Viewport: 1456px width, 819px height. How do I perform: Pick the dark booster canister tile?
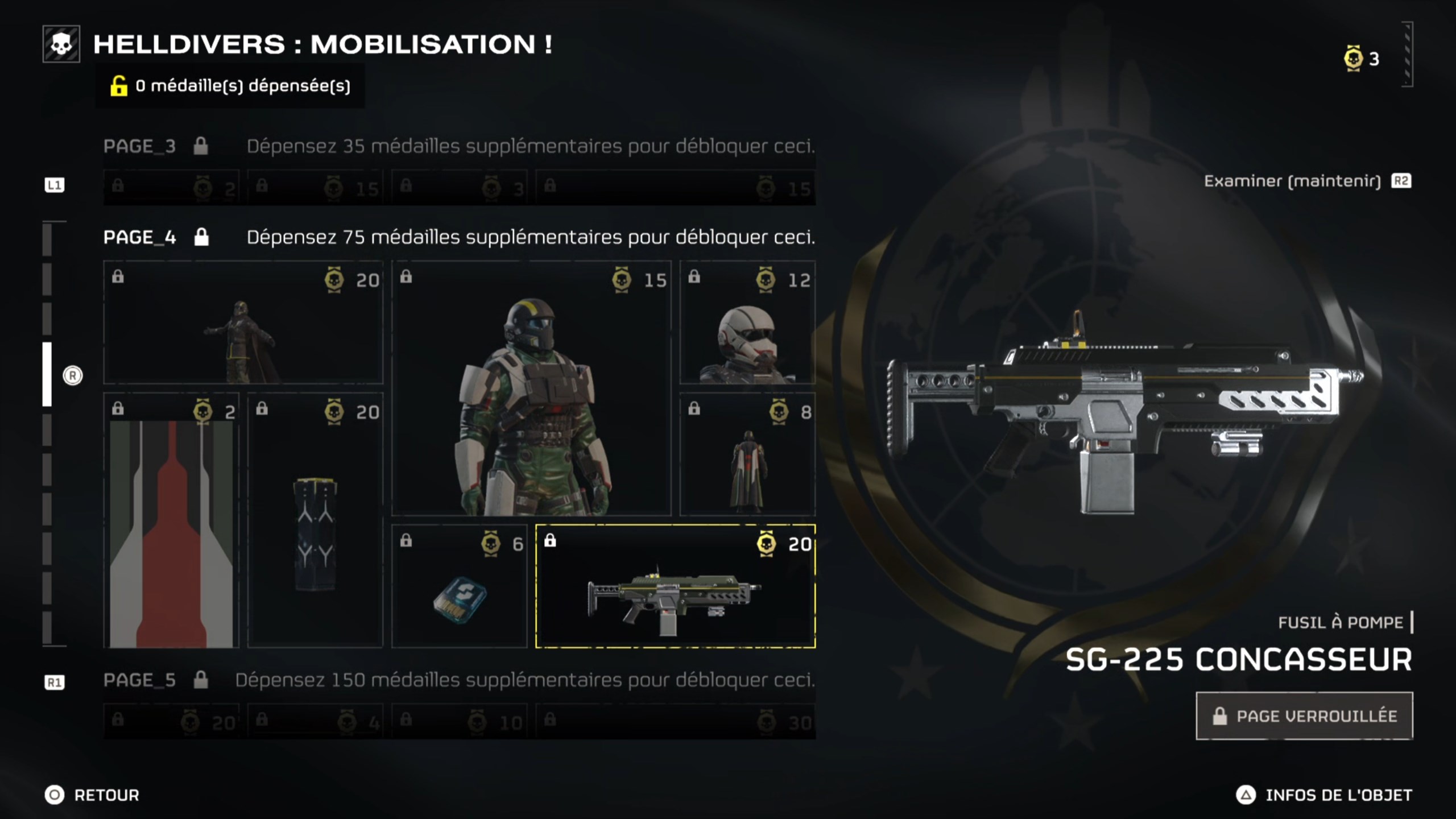coord(315,520)
